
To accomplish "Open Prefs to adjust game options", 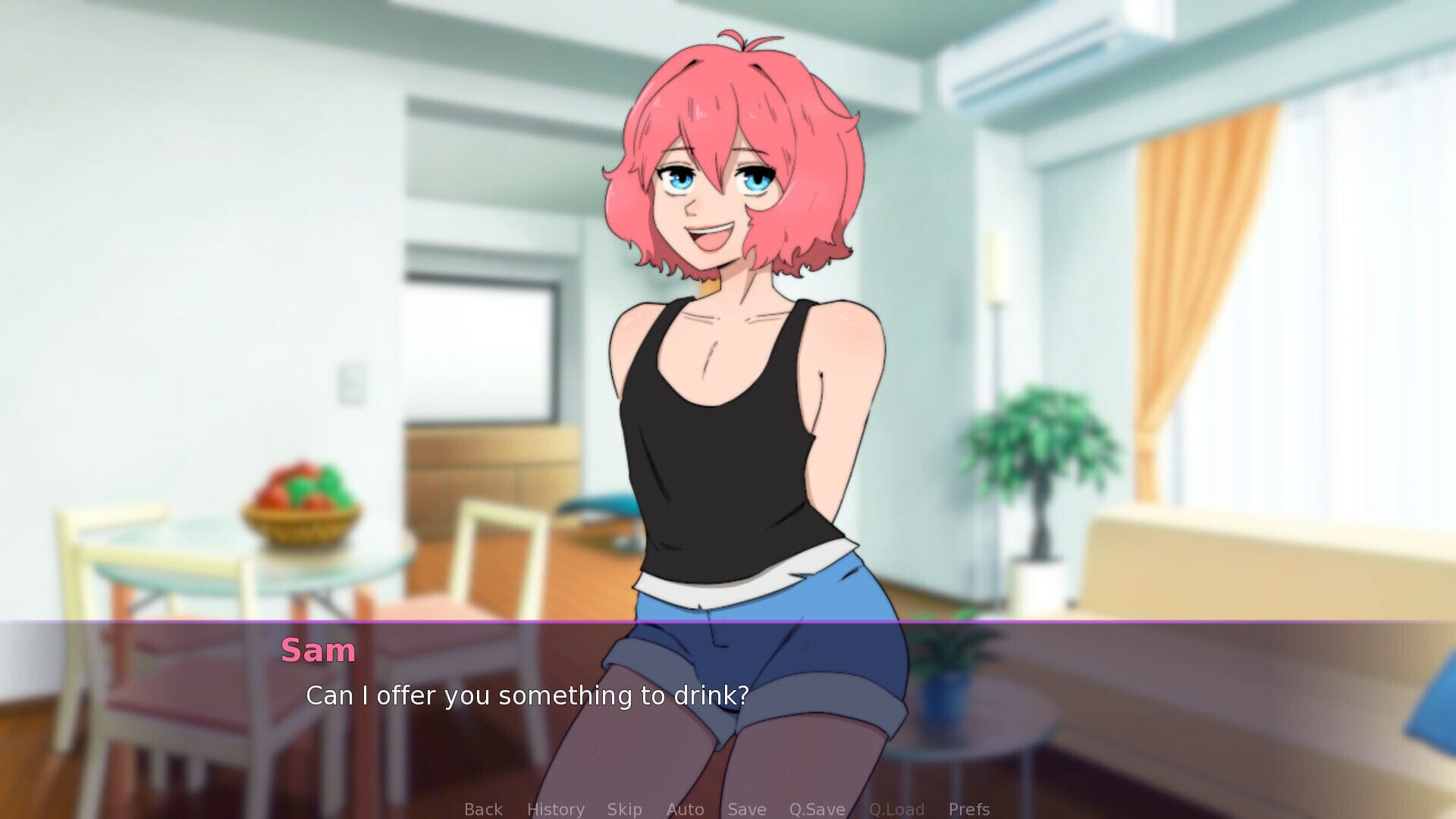I will 969,808.
